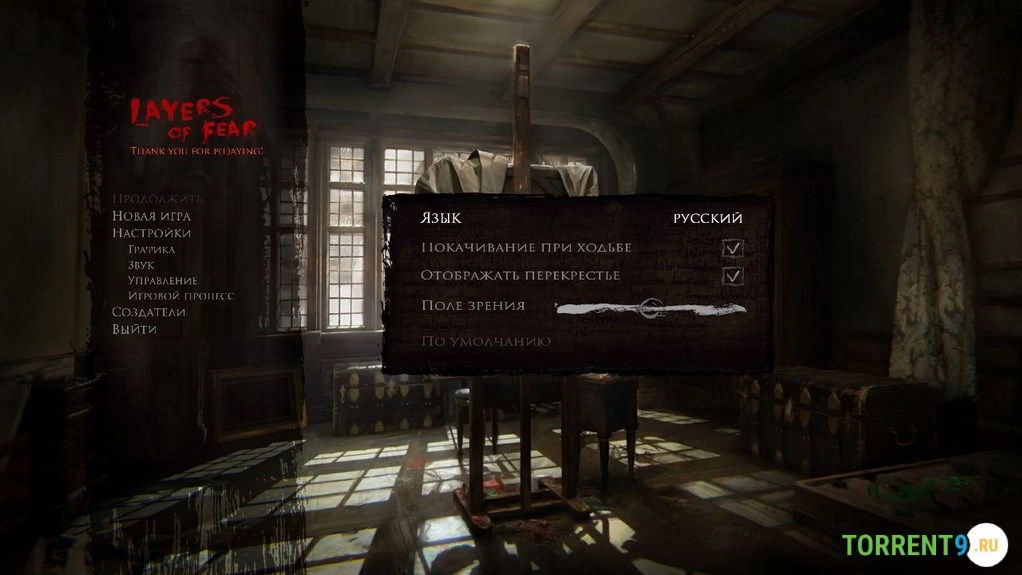Change the language from Русский

pyautogui.click(x=707, y=218)
